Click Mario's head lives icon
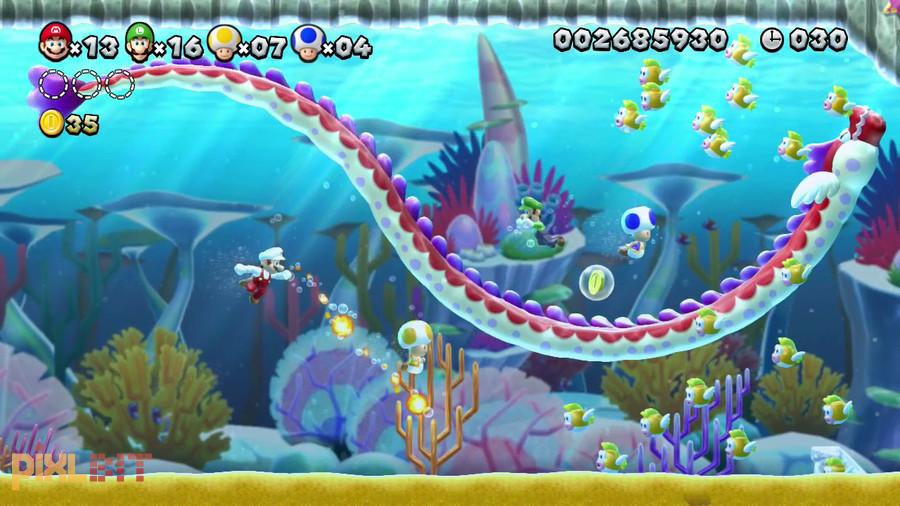The height and width of the screenshot is (506, 900). coord(54,43)
